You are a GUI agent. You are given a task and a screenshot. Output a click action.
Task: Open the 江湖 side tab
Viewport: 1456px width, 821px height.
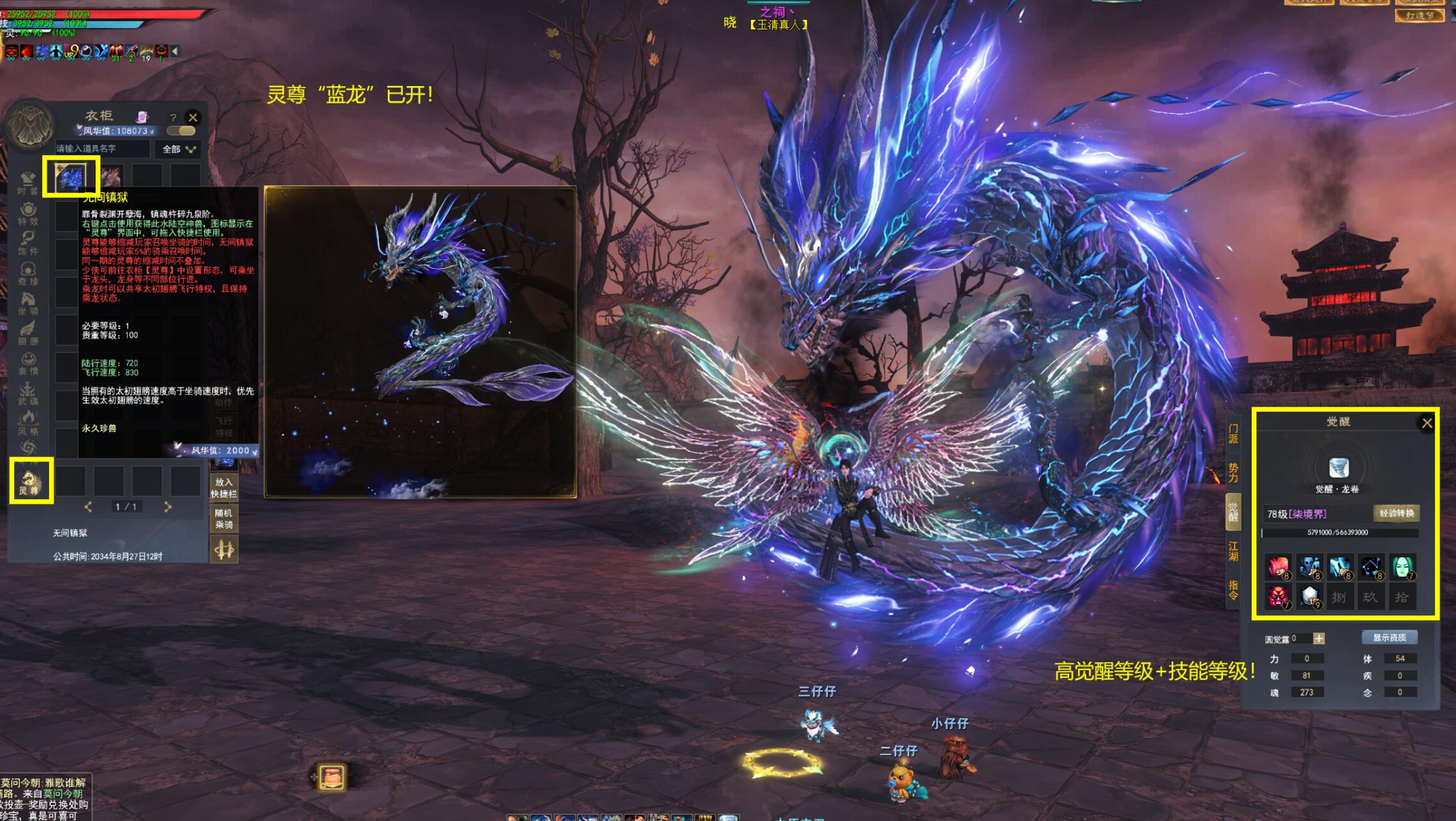[1233, 551]
